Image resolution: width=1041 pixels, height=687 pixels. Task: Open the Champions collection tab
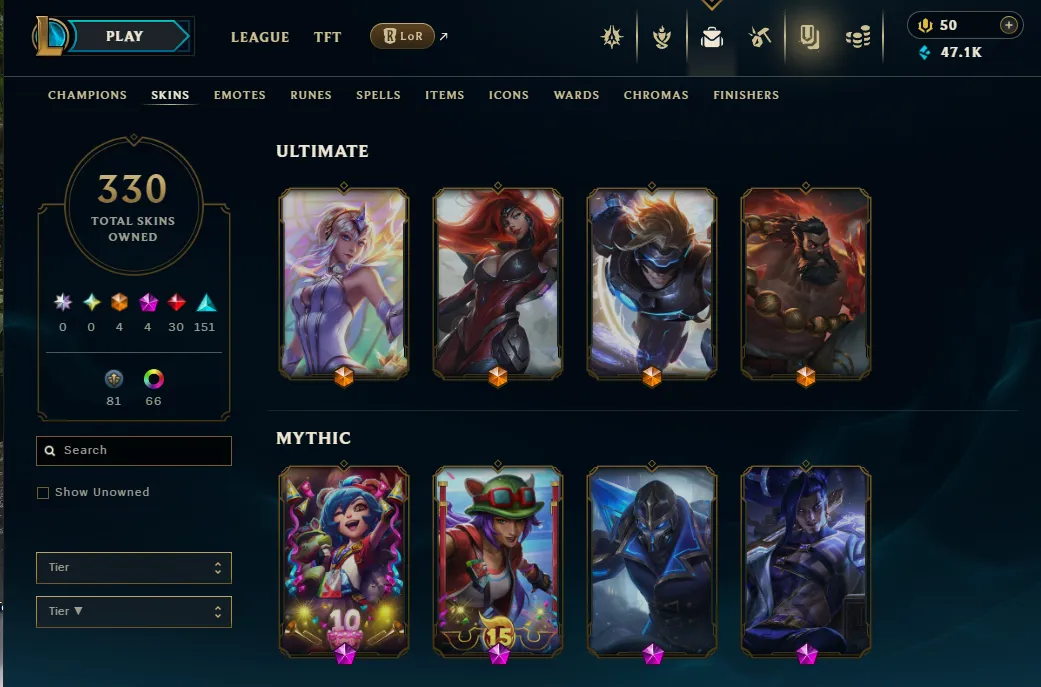(x=88, y=95)
